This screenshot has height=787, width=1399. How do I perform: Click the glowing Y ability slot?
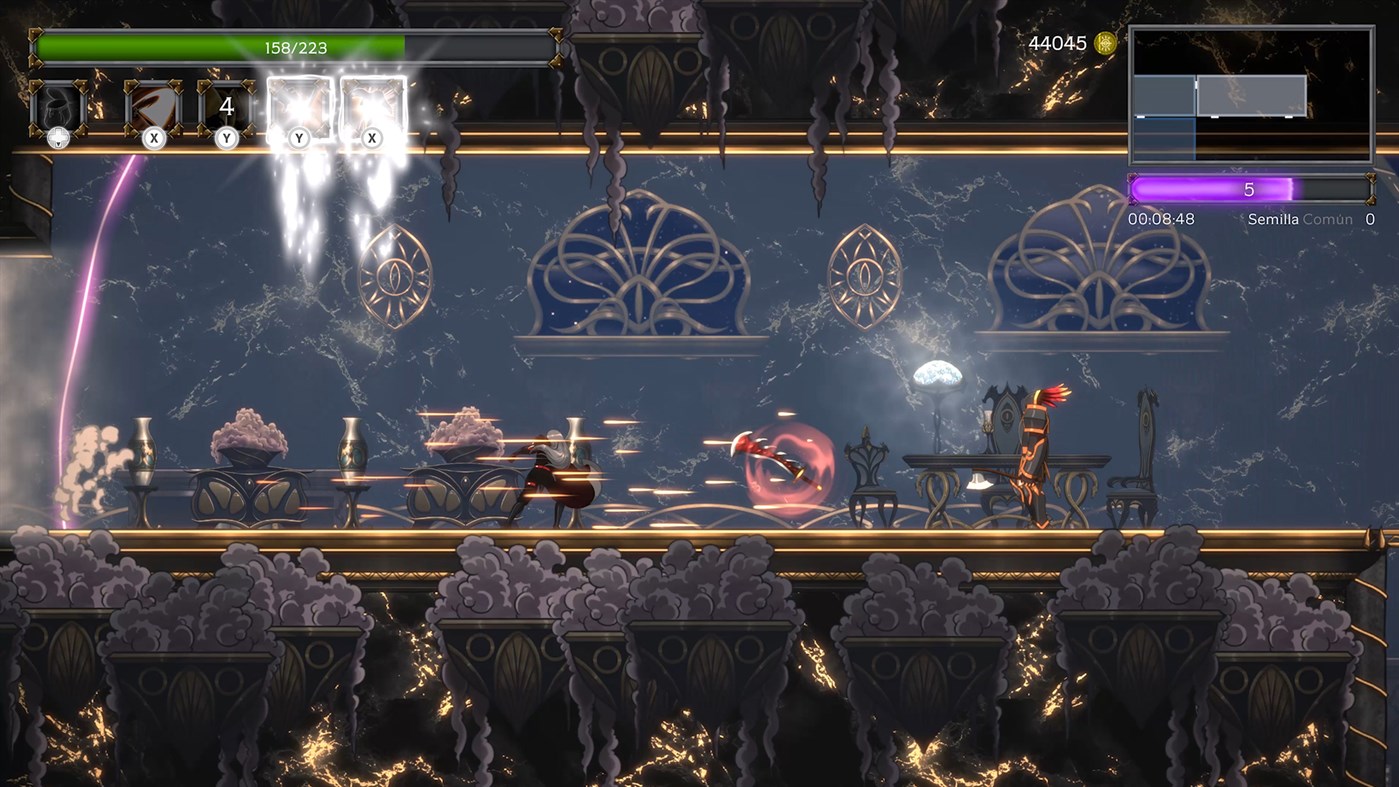point(299,103)
